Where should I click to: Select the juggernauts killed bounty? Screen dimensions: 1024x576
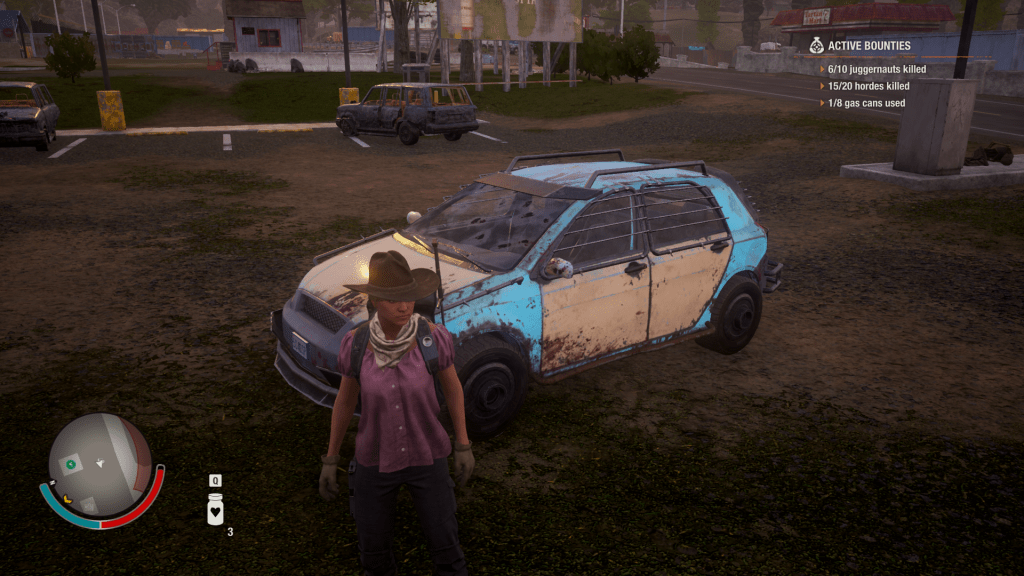876,70
